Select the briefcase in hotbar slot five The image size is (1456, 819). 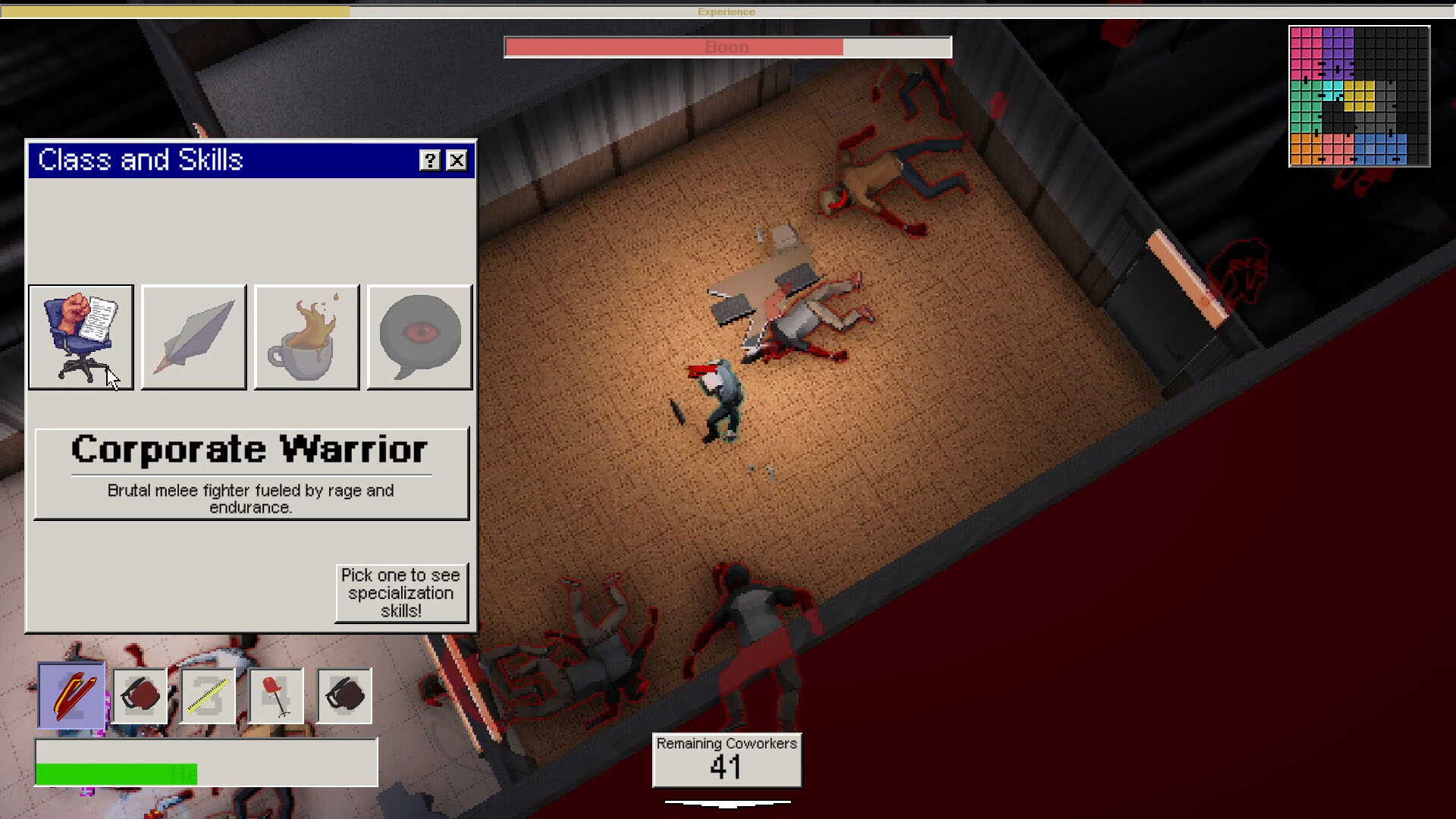pyautogui.click(x=344, y=695)
